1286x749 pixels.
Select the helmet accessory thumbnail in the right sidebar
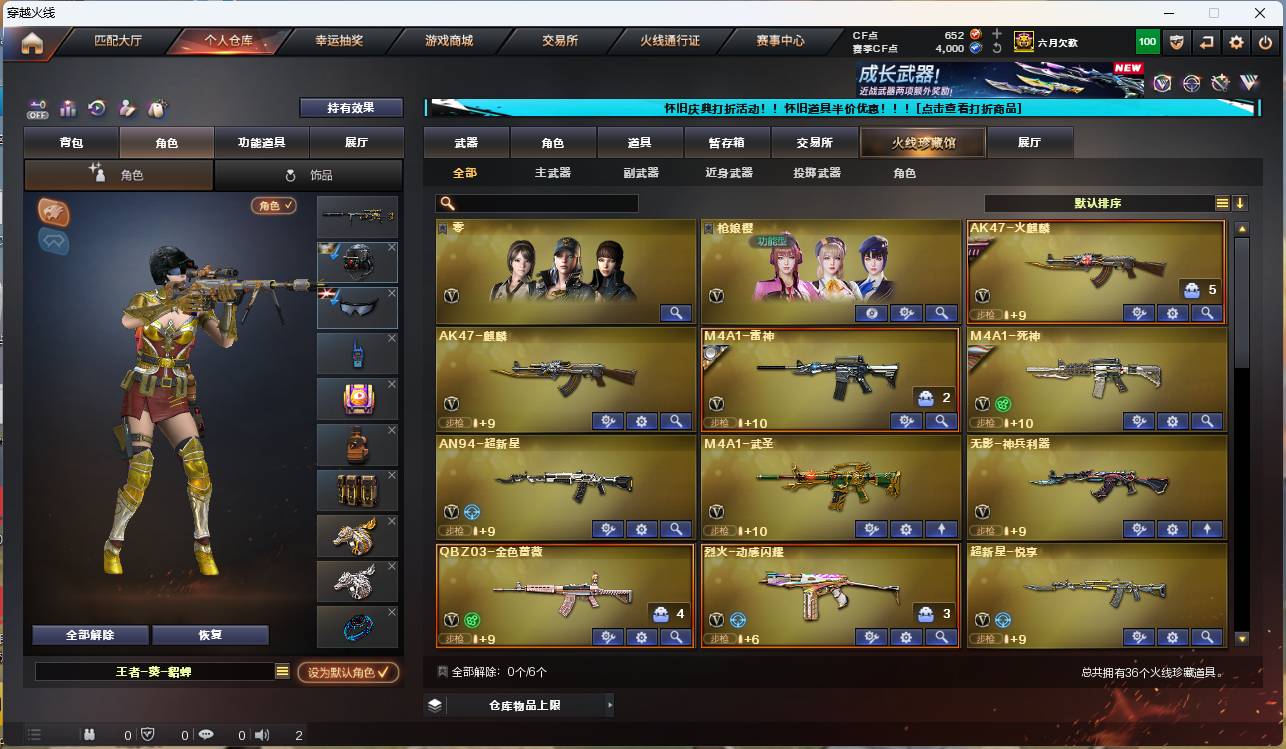(357, 264)
